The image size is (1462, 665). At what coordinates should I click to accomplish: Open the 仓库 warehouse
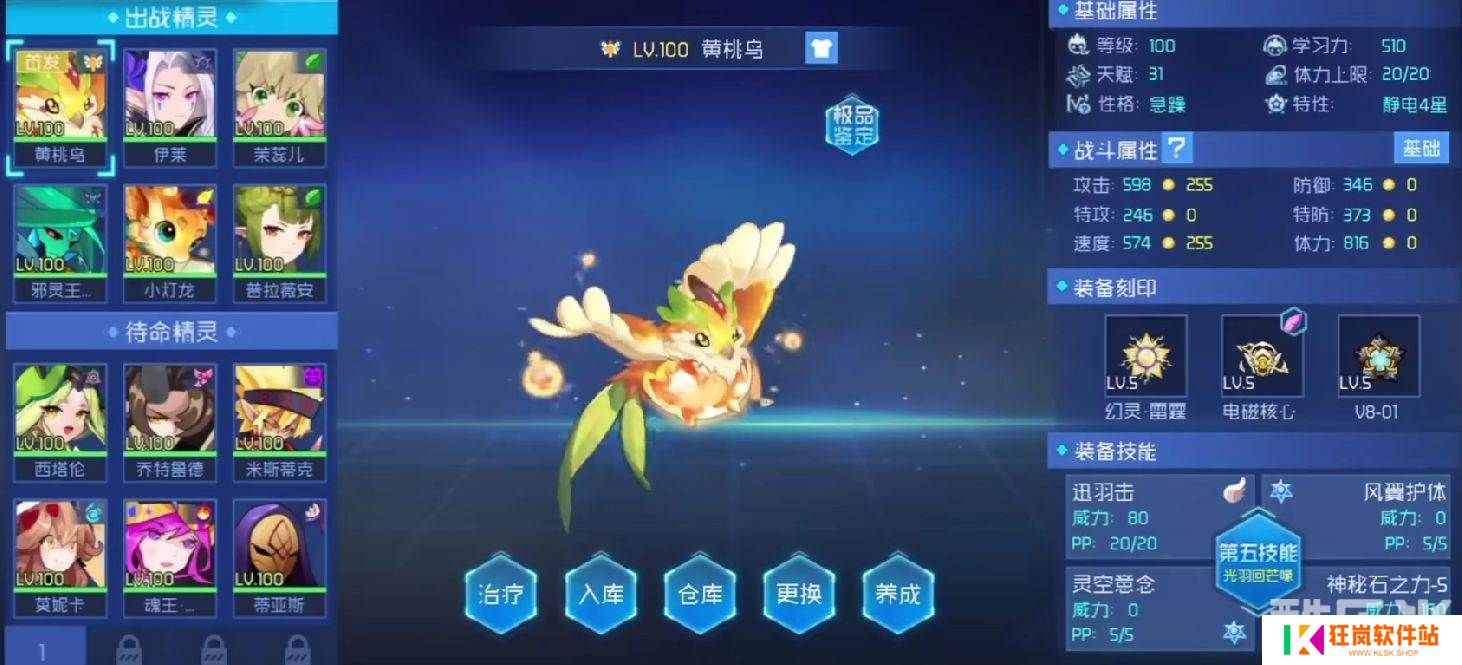tap(700, 593)
